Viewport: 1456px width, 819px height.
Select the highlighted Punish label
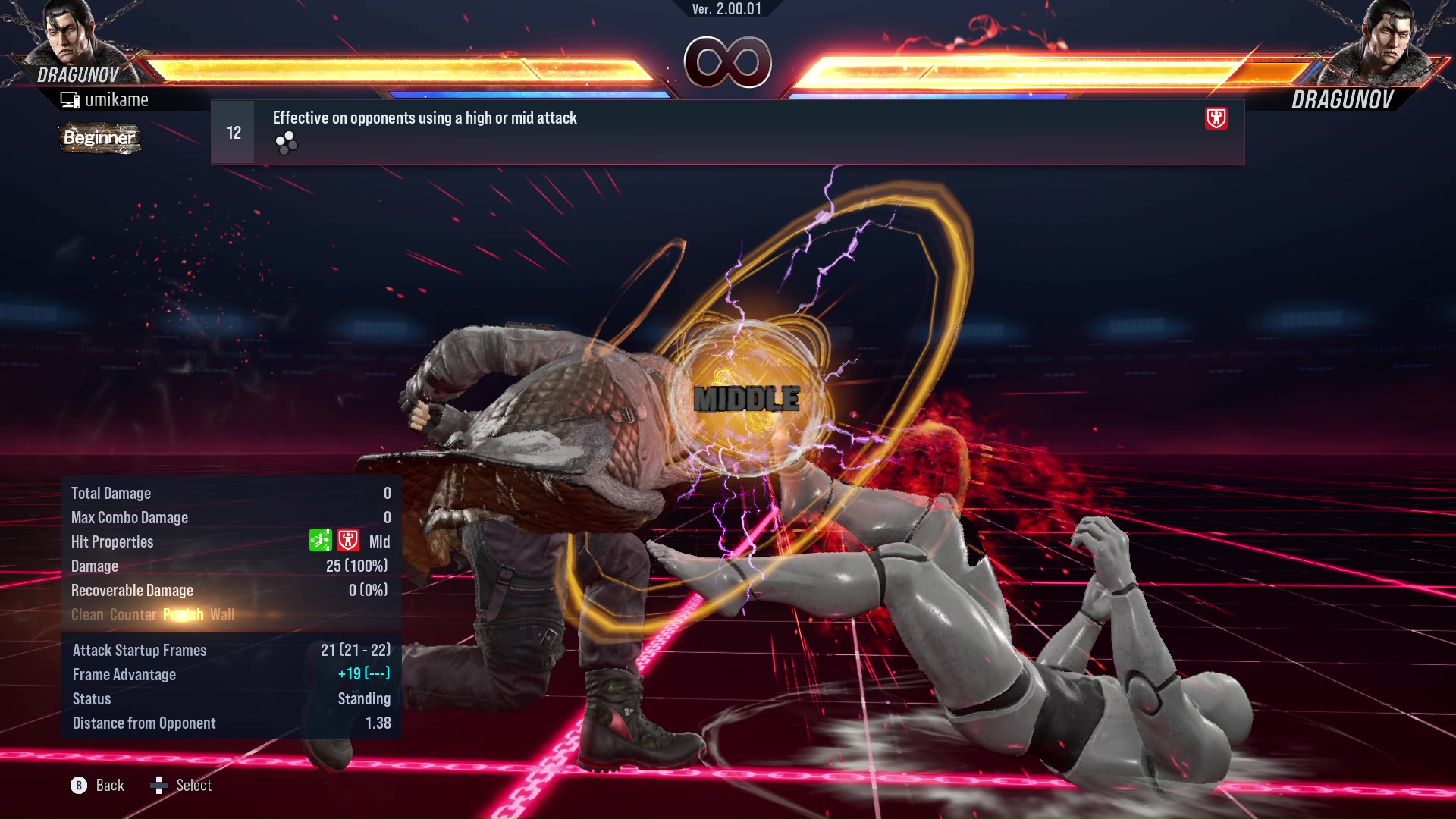coord(182,615)
